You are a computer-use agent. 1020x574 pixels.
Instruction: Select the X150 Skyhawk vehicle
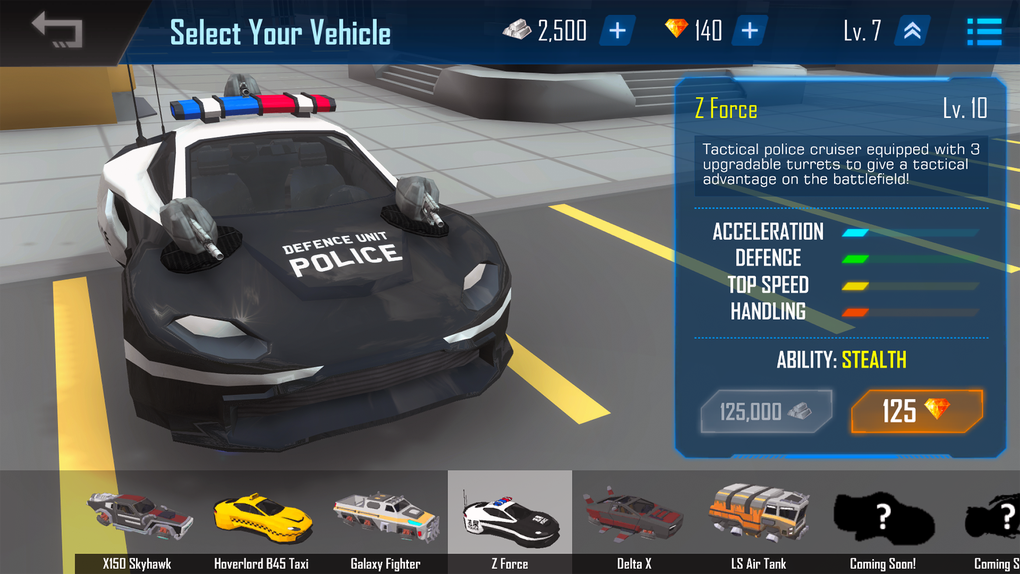tap(137, 520)
